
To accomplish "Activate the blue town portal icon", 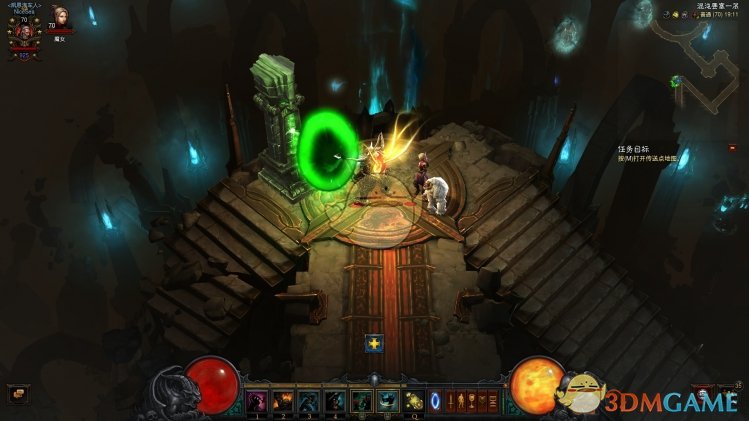I will click(434, 401).
